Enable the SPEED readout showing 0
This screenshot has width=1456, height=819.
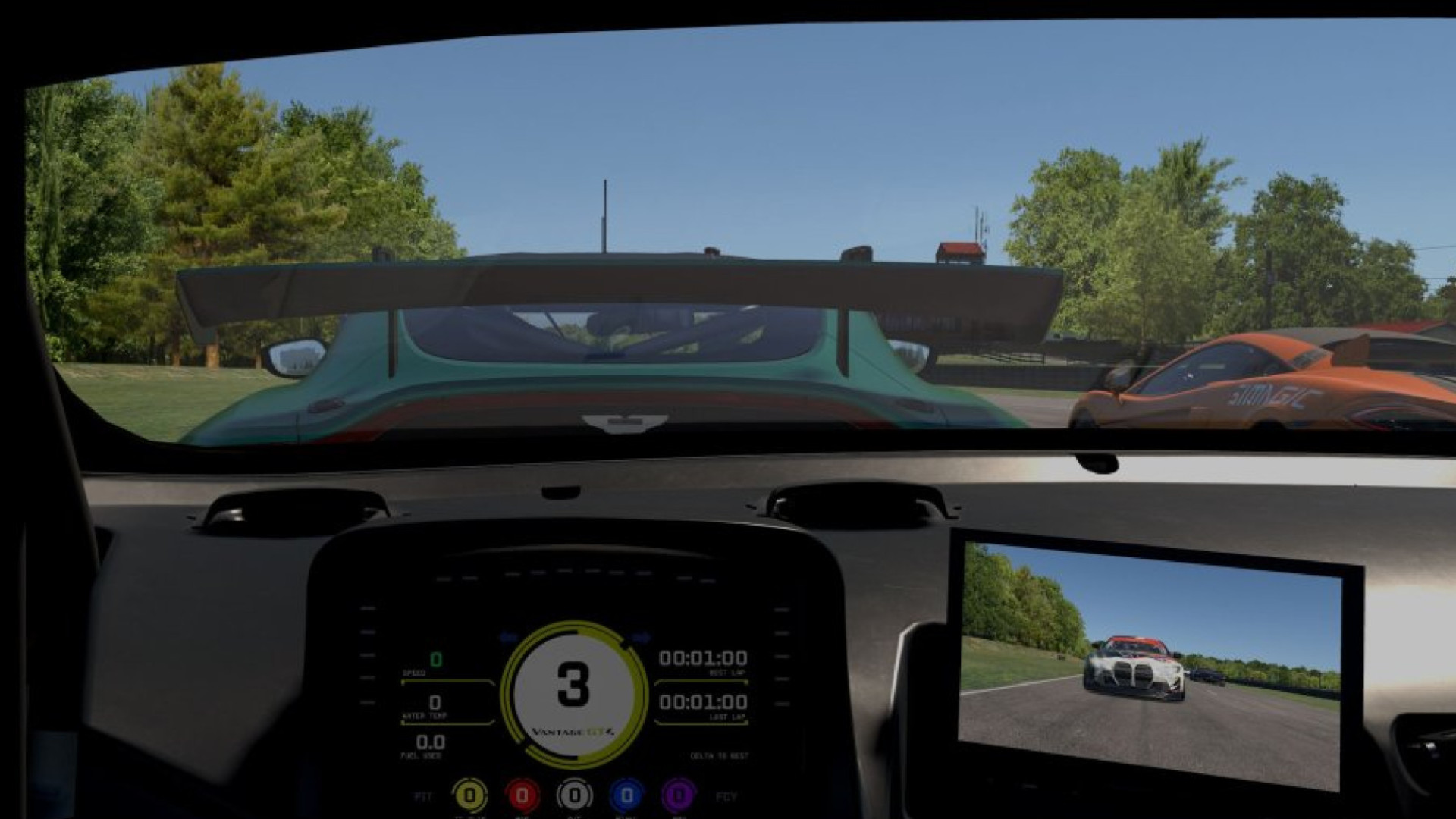point(435,661)
